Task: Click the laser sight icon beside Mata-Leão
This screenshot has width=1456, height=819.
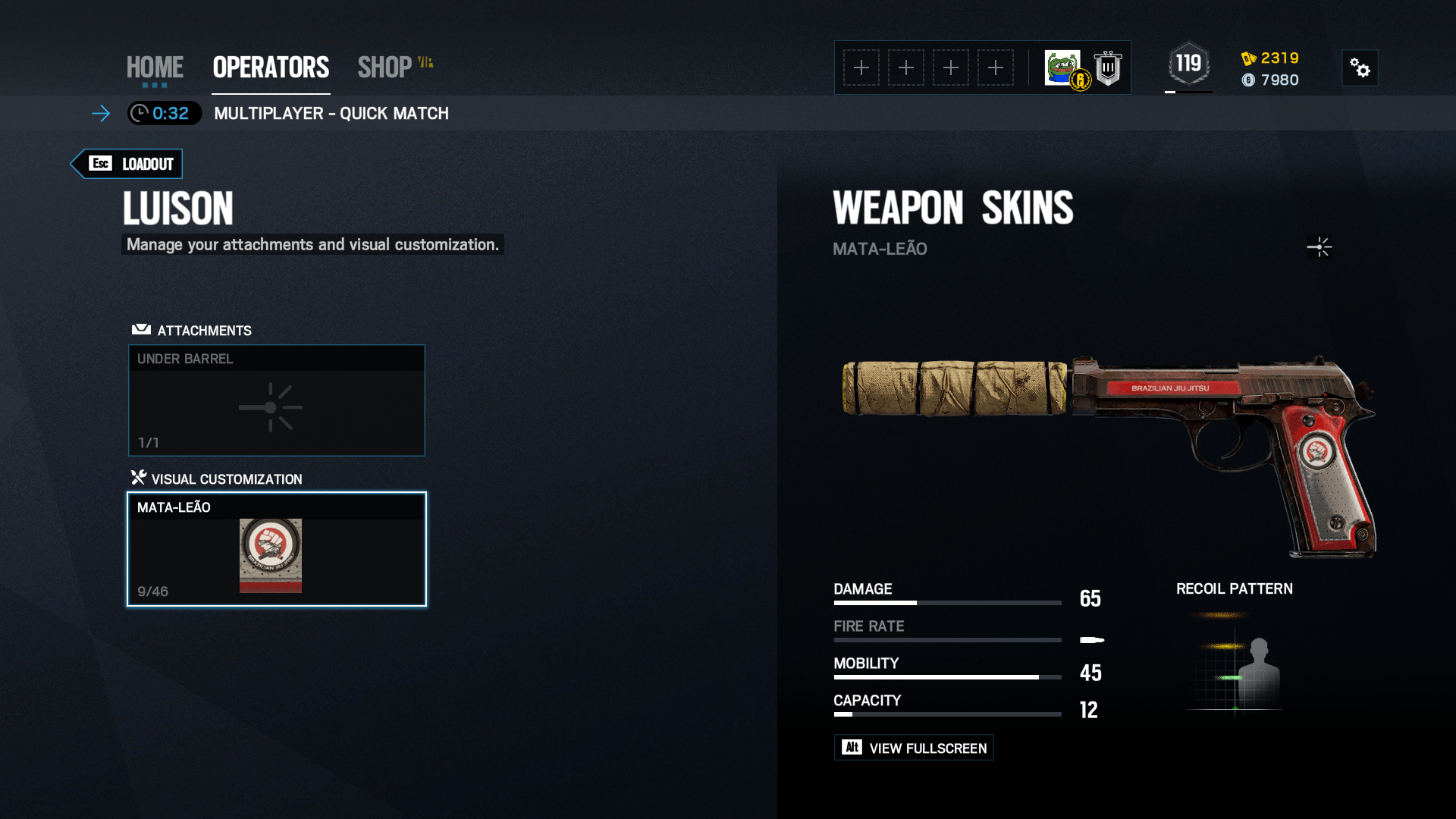Action: tap(1319, 247)
